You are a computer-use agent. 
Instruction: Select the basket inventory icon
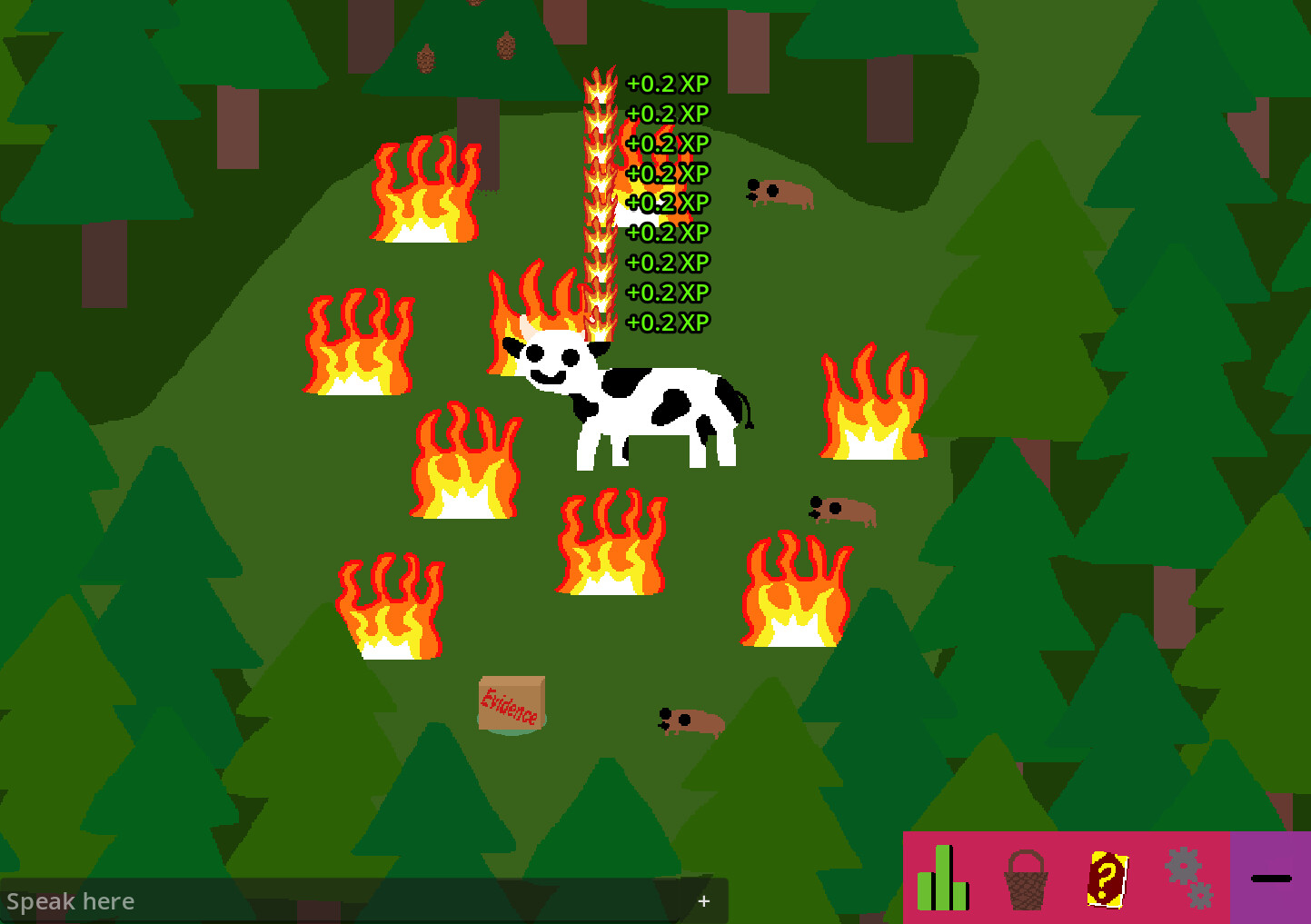point(1025,879)
